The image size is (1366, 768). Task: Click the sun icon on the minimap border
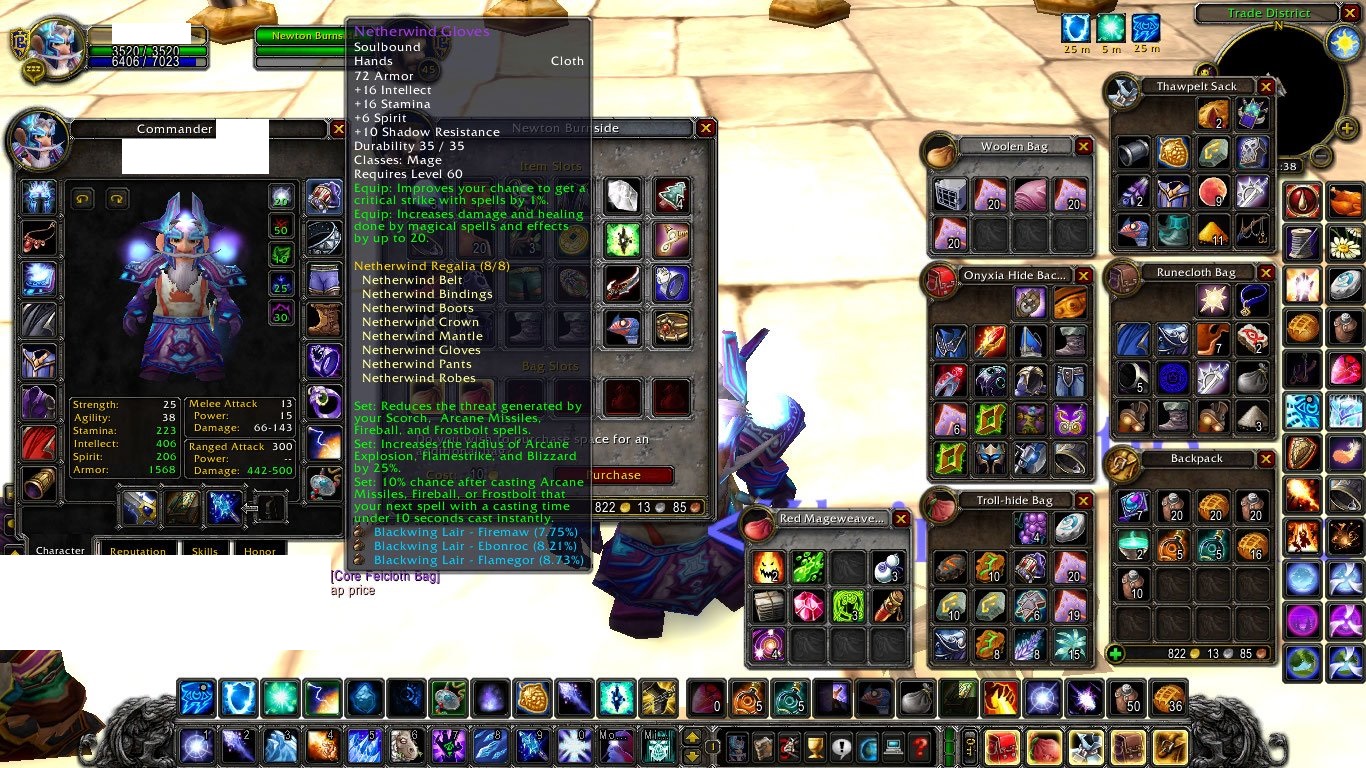point(1342,42)
